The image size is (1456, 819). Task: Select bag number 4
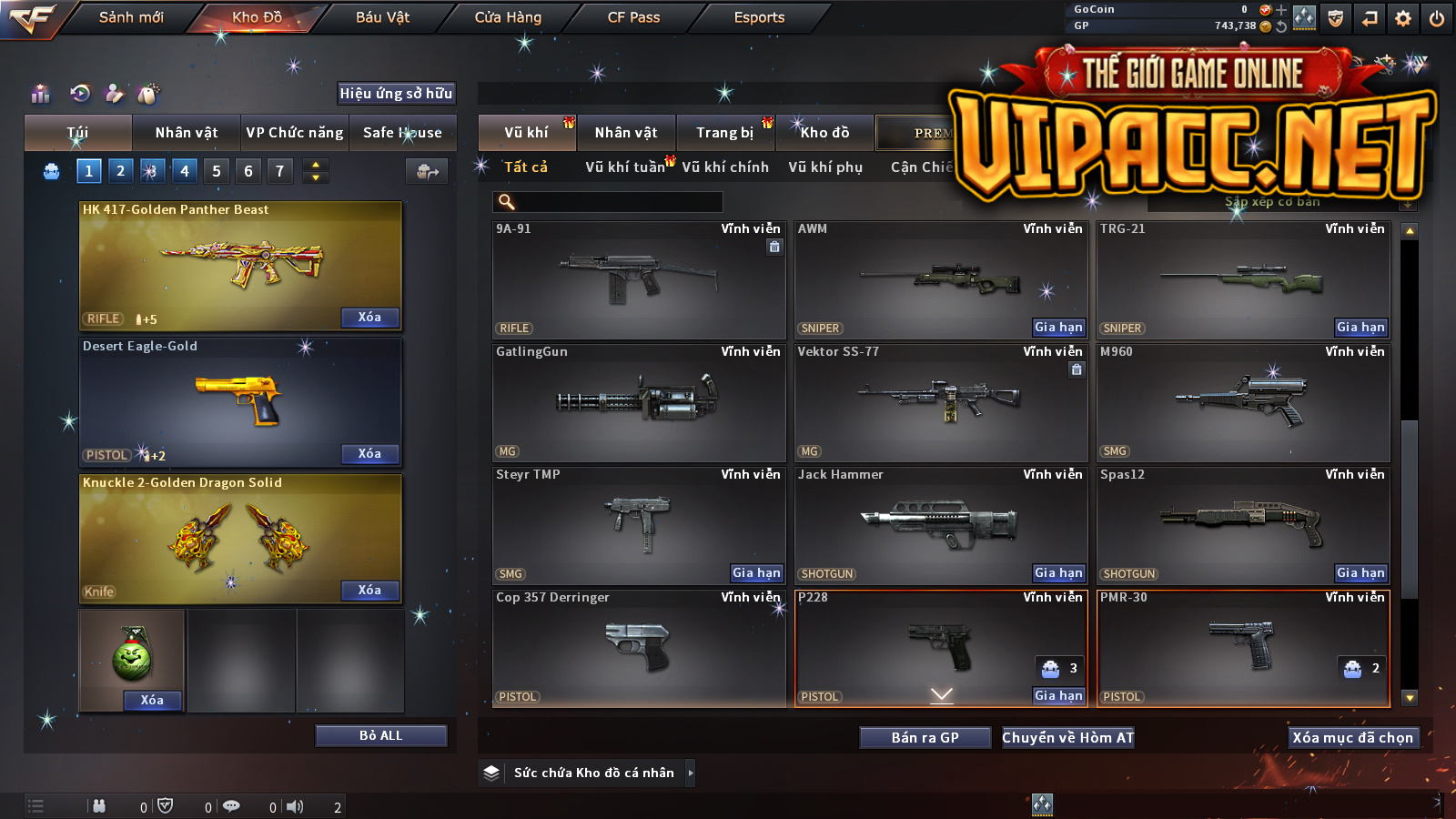pyautogui.click(x=185, y=171)
